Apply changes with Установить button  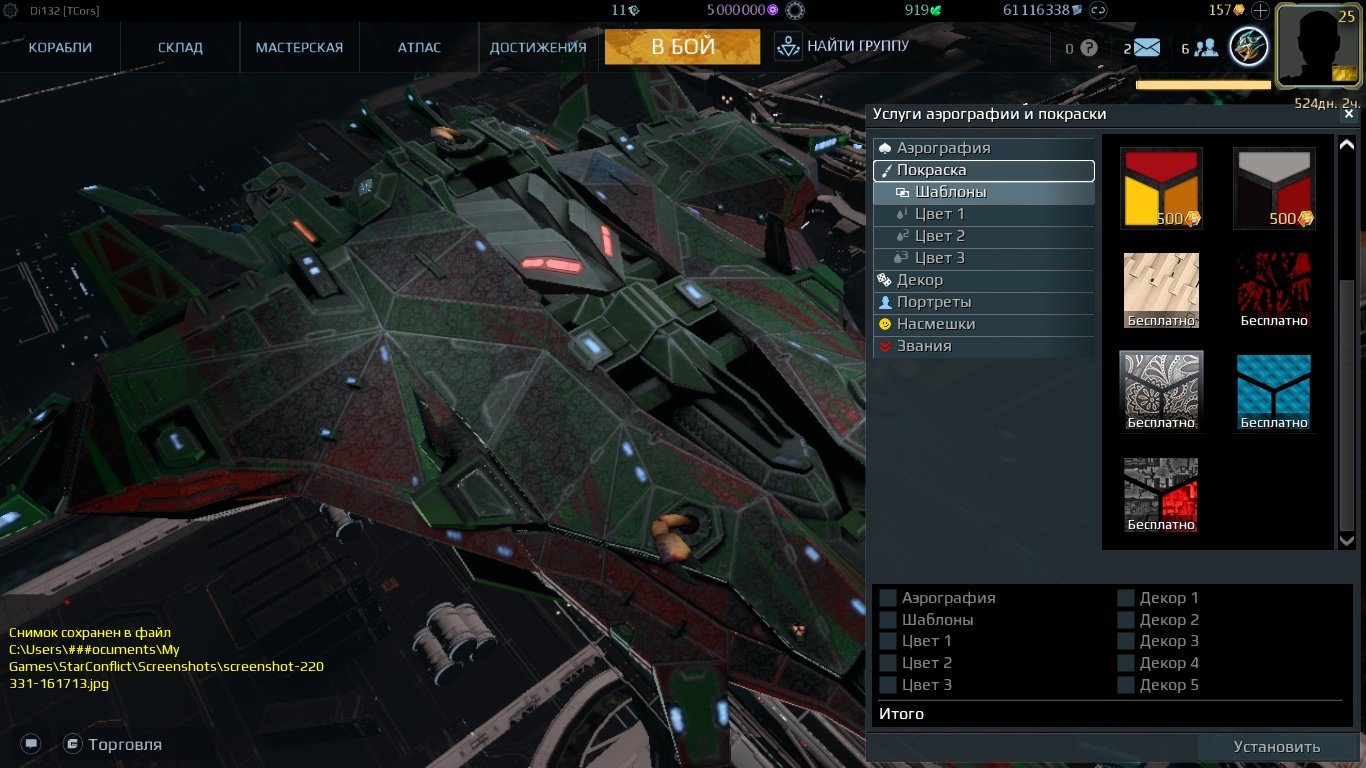[x=1276, y=747]
